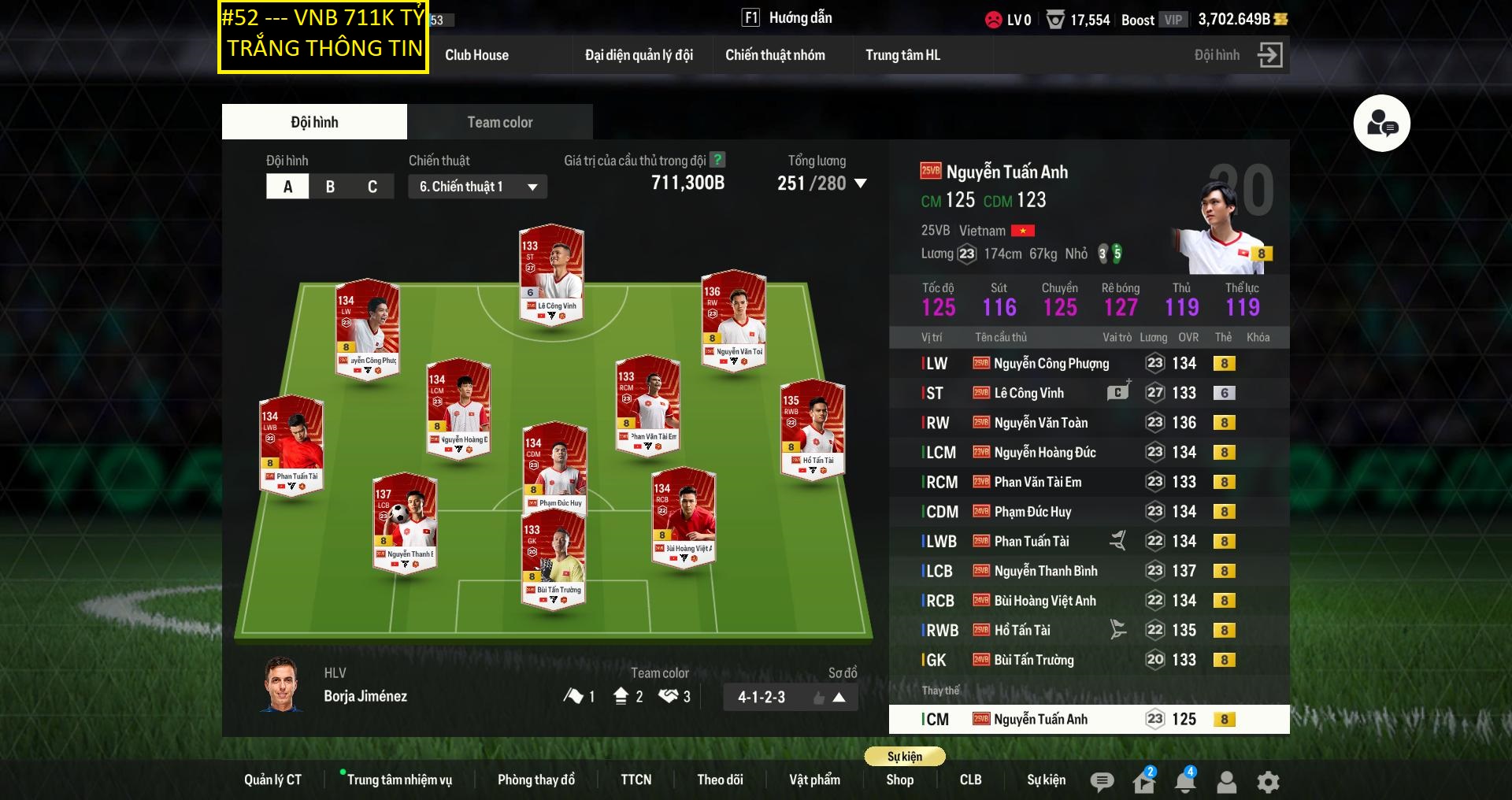Viewport: 1512px width, 800px height.
Task: Open the Chiến thuật nhóm menu
Action: [775, 55]
